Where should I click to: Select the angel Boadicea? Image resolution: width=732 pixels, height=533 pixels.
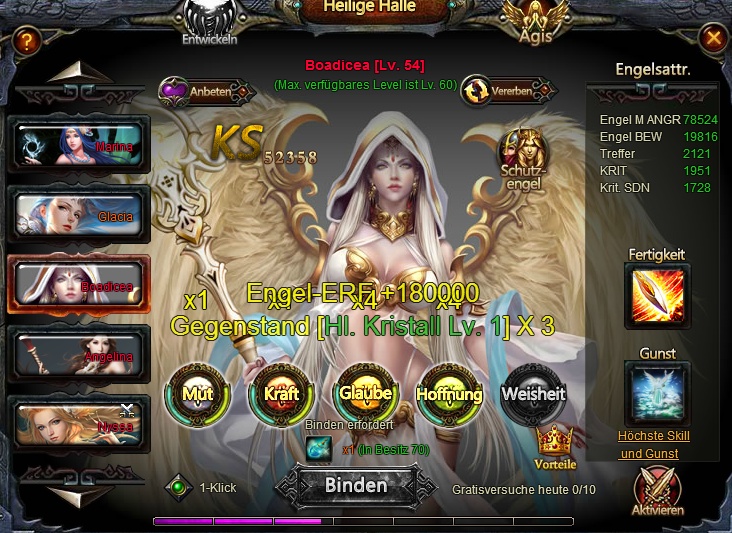tap(79, 284)
